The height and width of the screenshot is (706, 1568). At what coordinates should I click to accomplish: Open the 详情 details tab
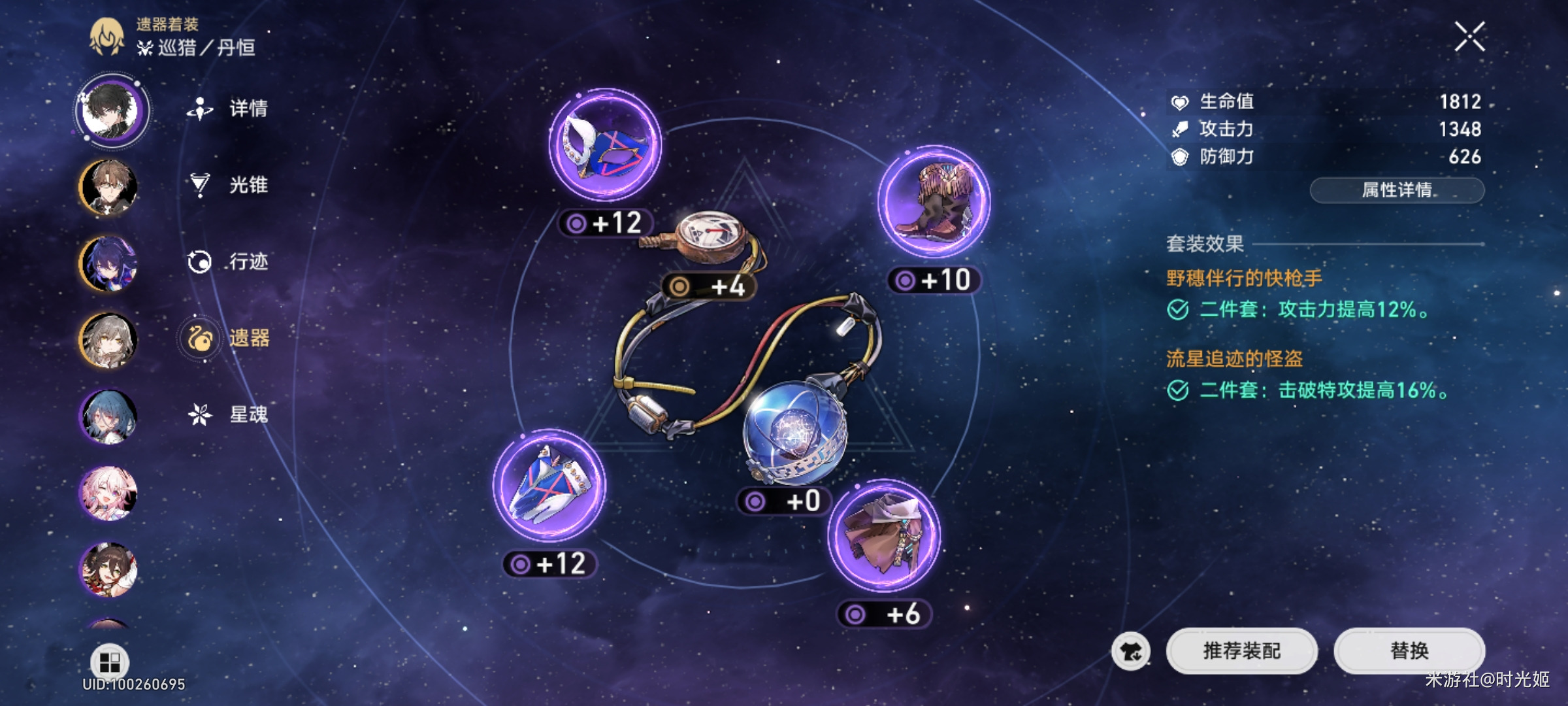tap(229, 109)
